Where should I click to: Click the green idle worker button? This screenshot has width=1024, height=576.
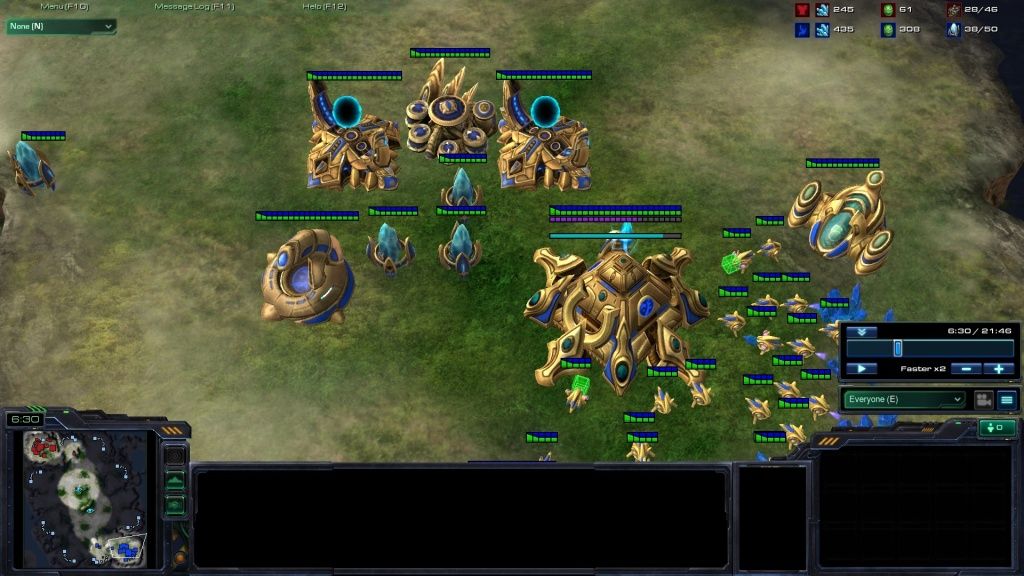coord(997,428)
